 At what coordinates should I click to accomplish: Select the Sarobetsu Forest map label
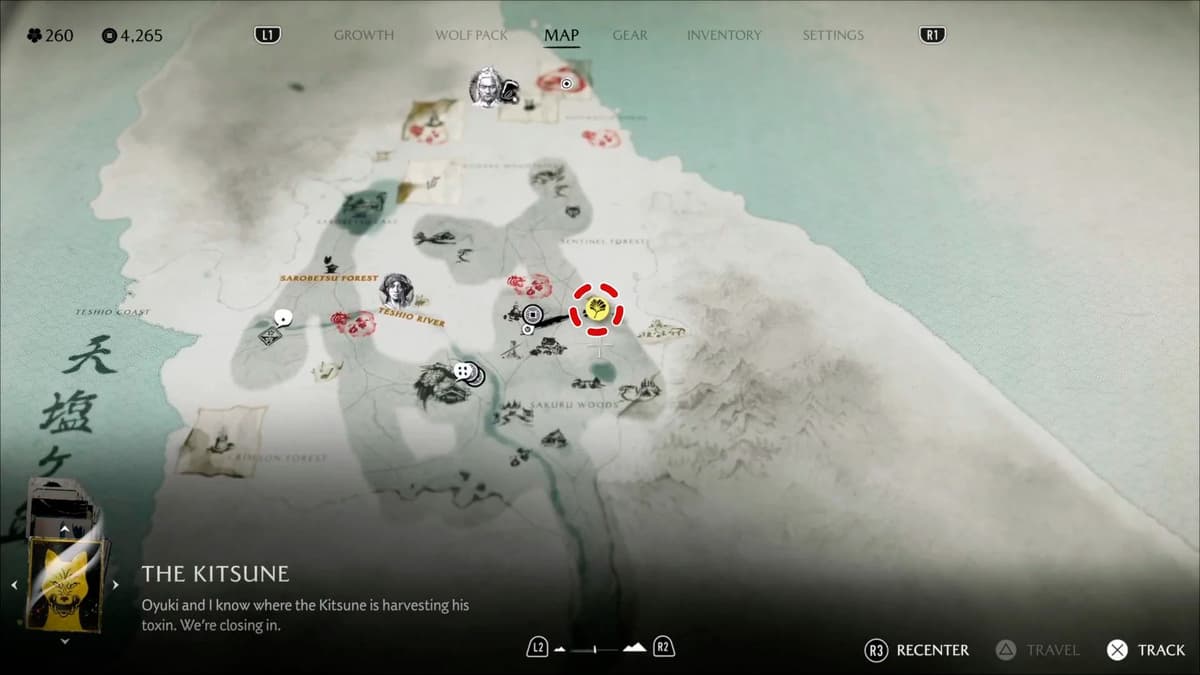point(329,277)
